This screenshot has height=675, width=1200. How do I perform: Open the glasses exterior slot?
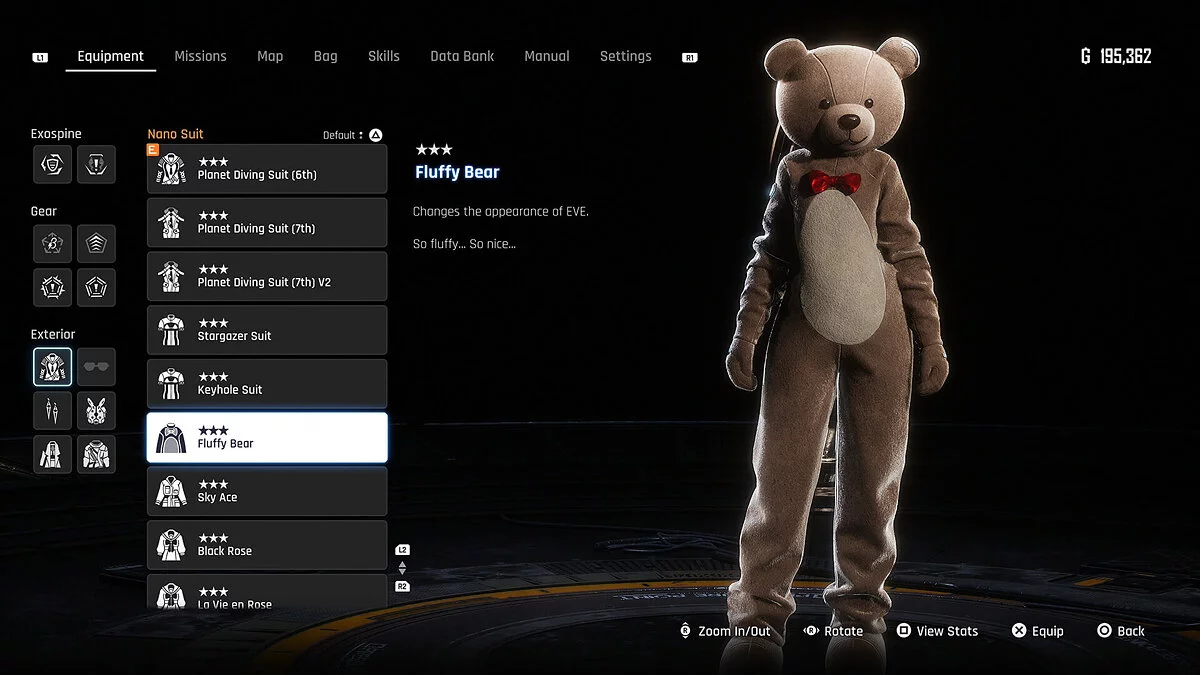[97, 367]
